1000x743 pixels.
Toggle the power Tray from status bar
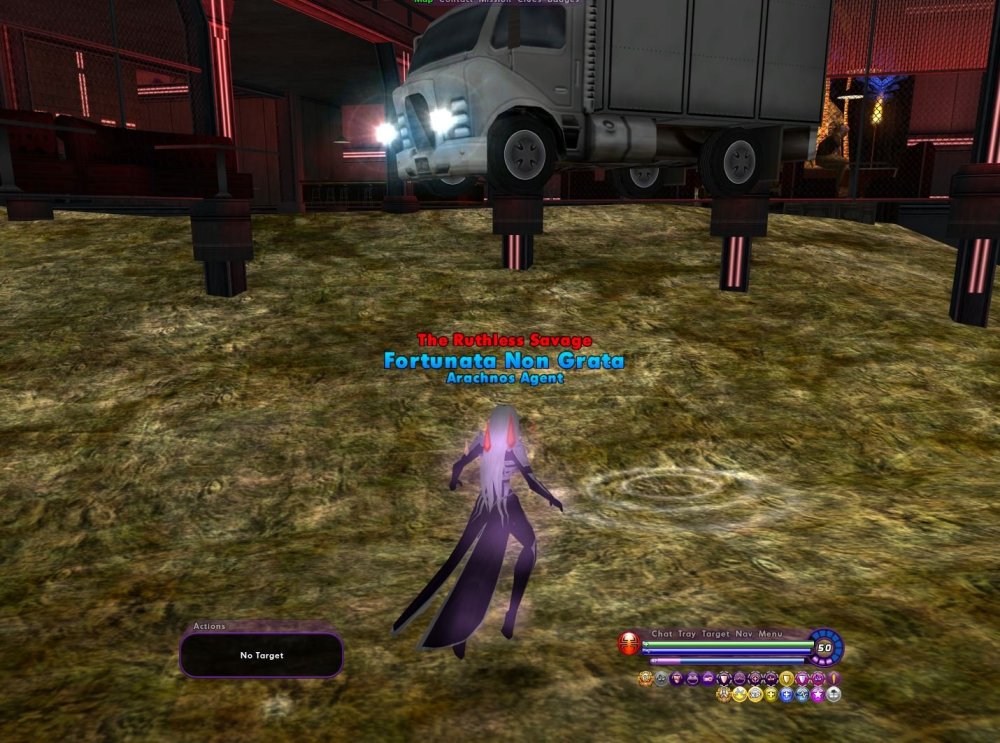(x=687, y=634)
